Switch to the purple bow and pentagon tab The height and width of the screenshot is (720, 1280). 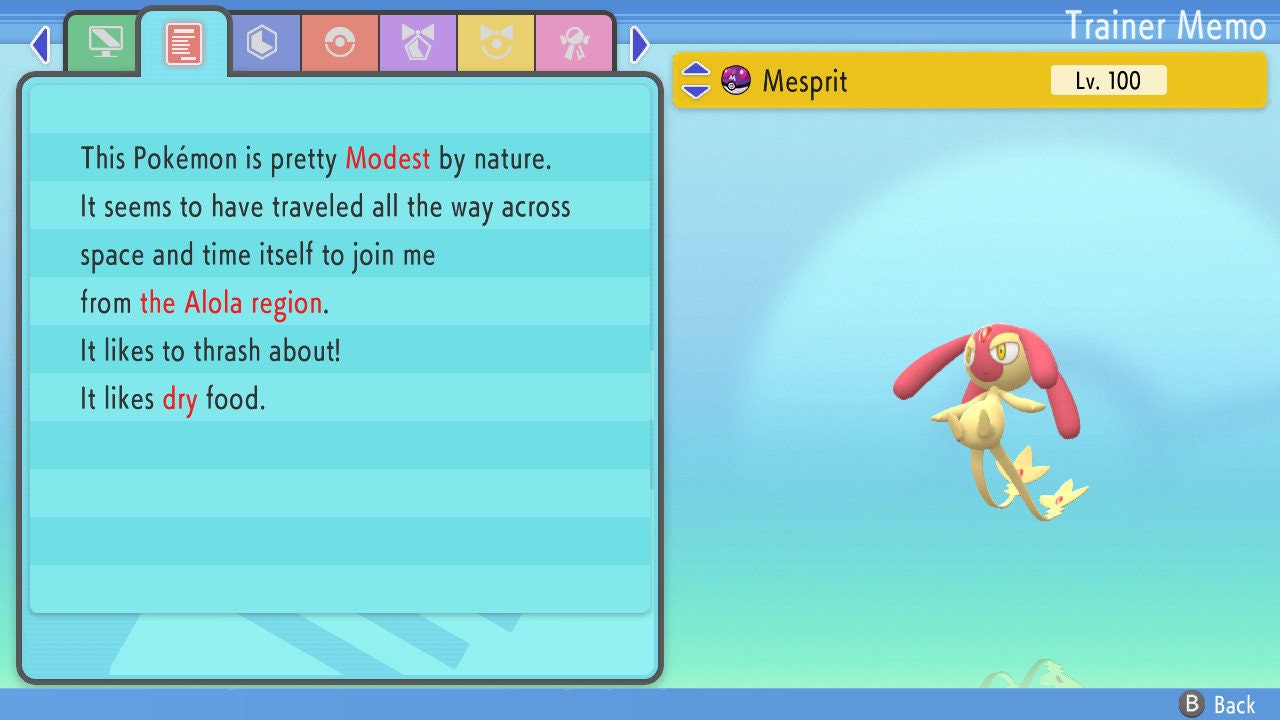point(418,43)
